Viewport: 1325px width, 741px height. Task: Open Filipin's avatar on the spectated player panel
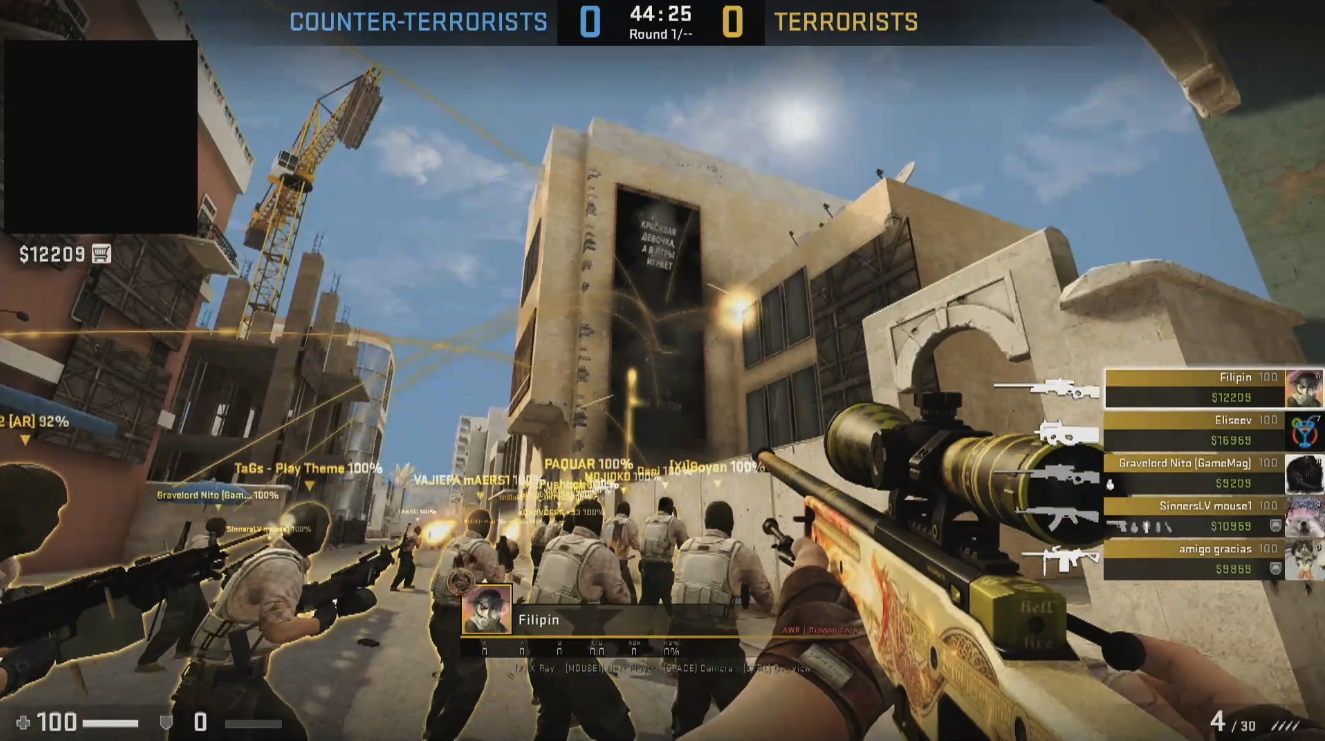click(487, 609)
